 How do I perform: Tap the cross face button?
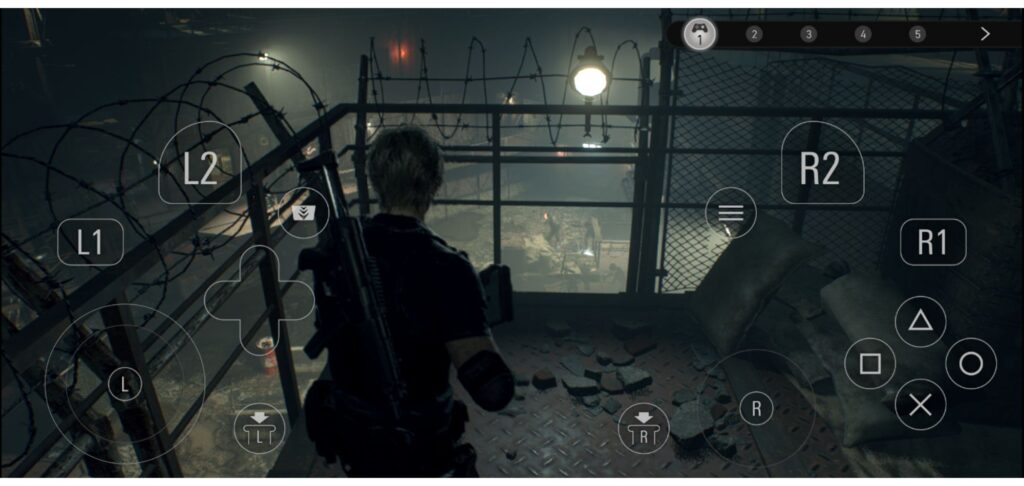[920, 405]
